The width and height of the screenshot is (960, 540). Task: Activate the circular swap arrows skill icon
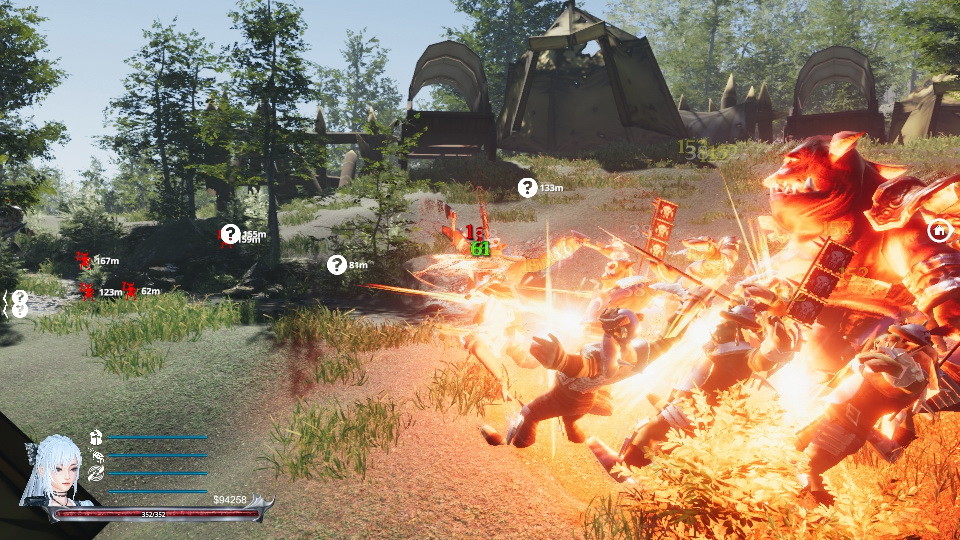pos(97,473)
